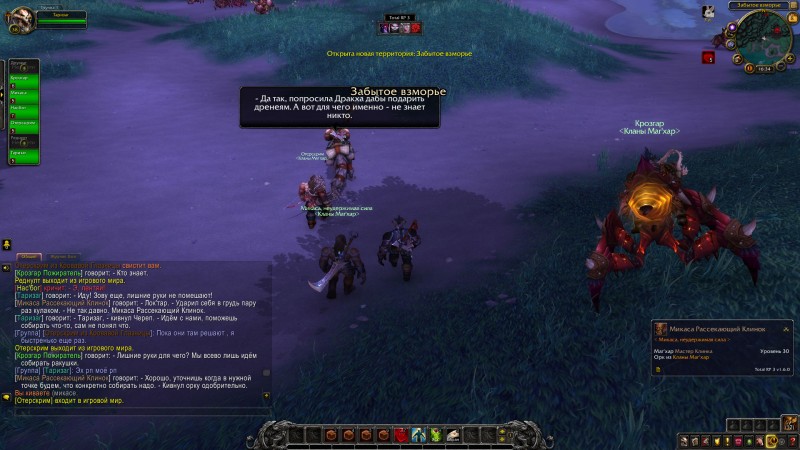Click the minimap clock showing 16:34
Image resolution: width=800 pixels, height=450 pixels.
pos(765,69)
